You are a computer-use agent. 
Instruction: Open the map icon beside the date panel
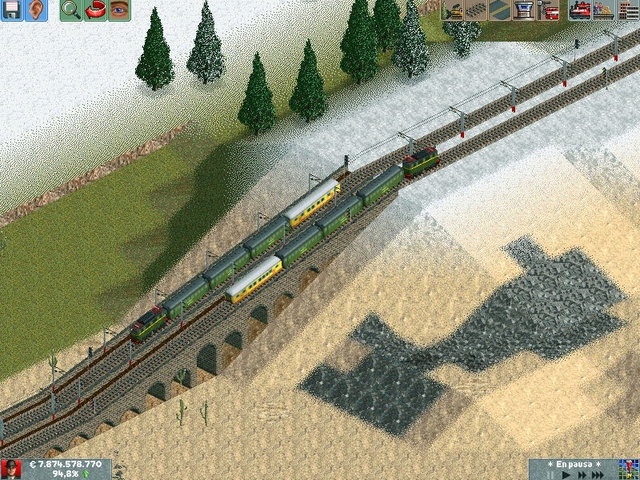click(627, 469)
